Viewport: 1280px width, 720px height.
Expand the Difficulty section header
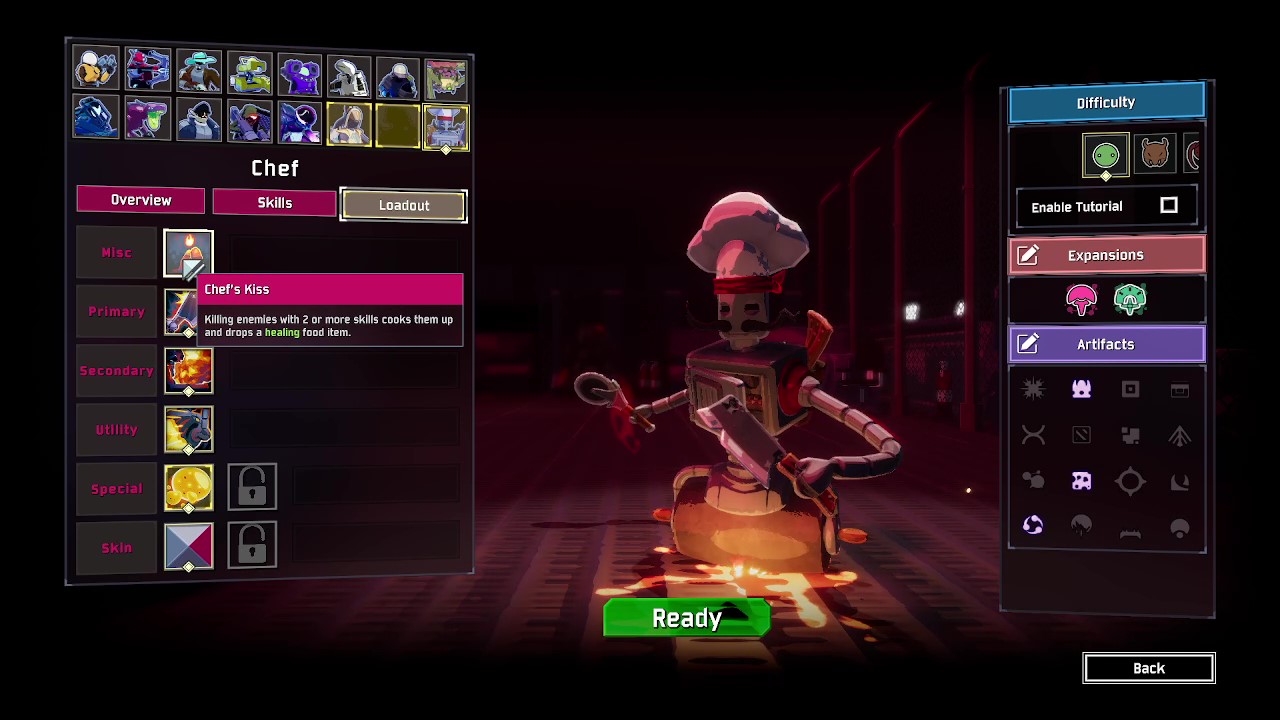1106,102
